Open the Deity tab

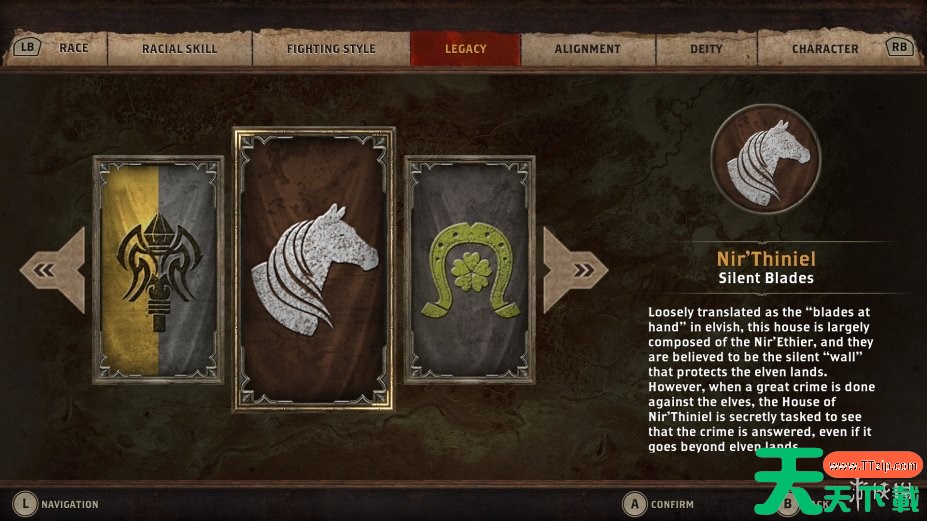pos(706,48)
